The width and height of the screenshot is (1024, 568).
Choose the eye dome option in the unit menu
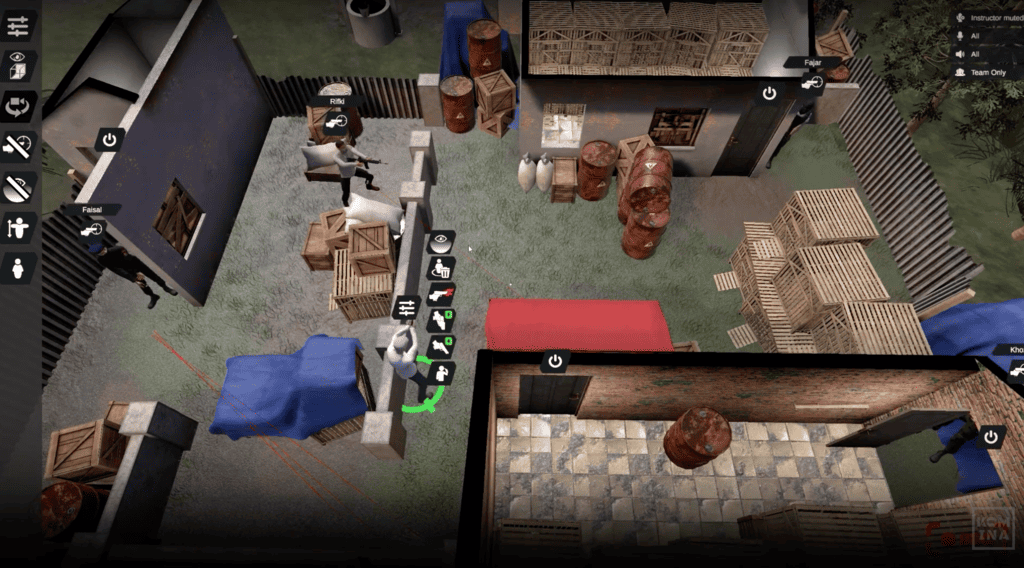click(441, 241)
